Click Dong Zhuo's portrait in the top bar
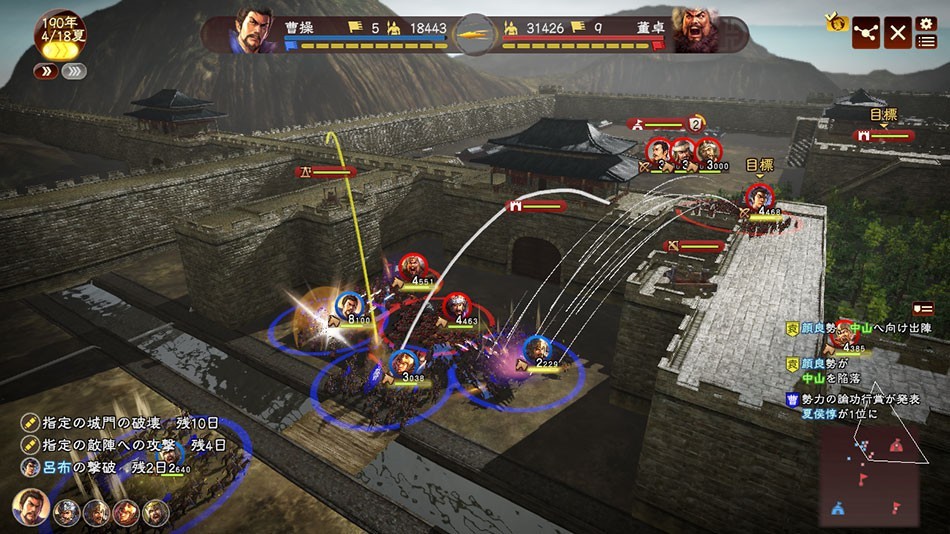Viewport: 950px width, 534px height. 698,31
